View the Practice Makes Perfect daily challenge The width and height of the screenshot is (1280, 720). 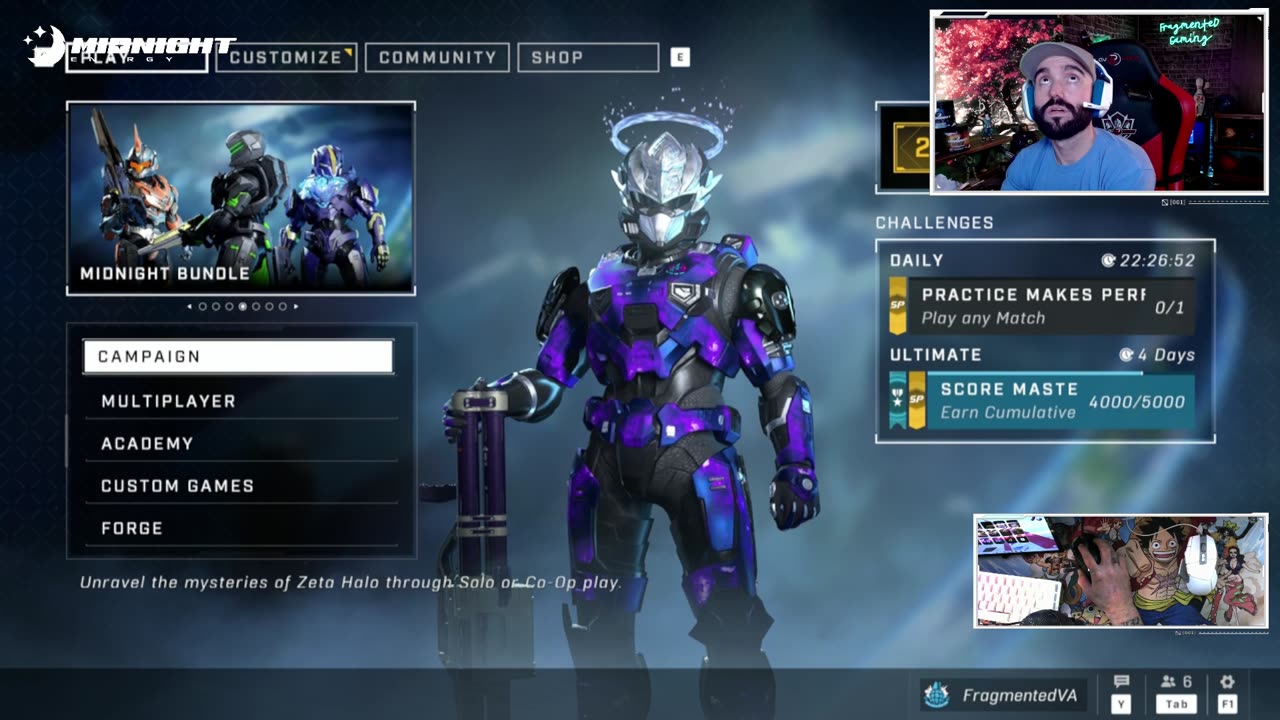[x=1041, y=306]
